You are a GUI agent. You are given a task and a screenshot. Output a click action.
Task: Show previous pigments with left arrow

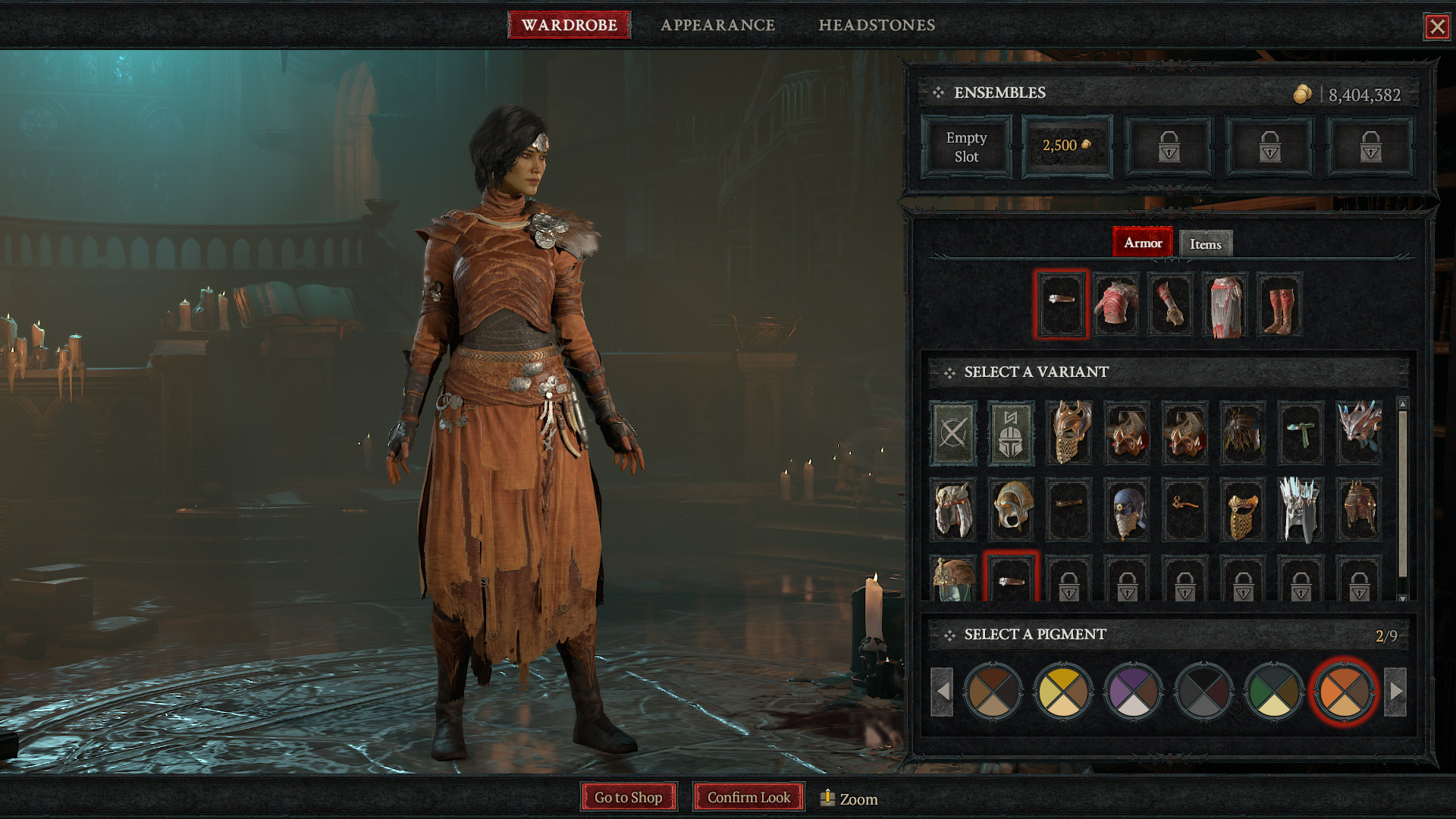(x=942, y=692)
